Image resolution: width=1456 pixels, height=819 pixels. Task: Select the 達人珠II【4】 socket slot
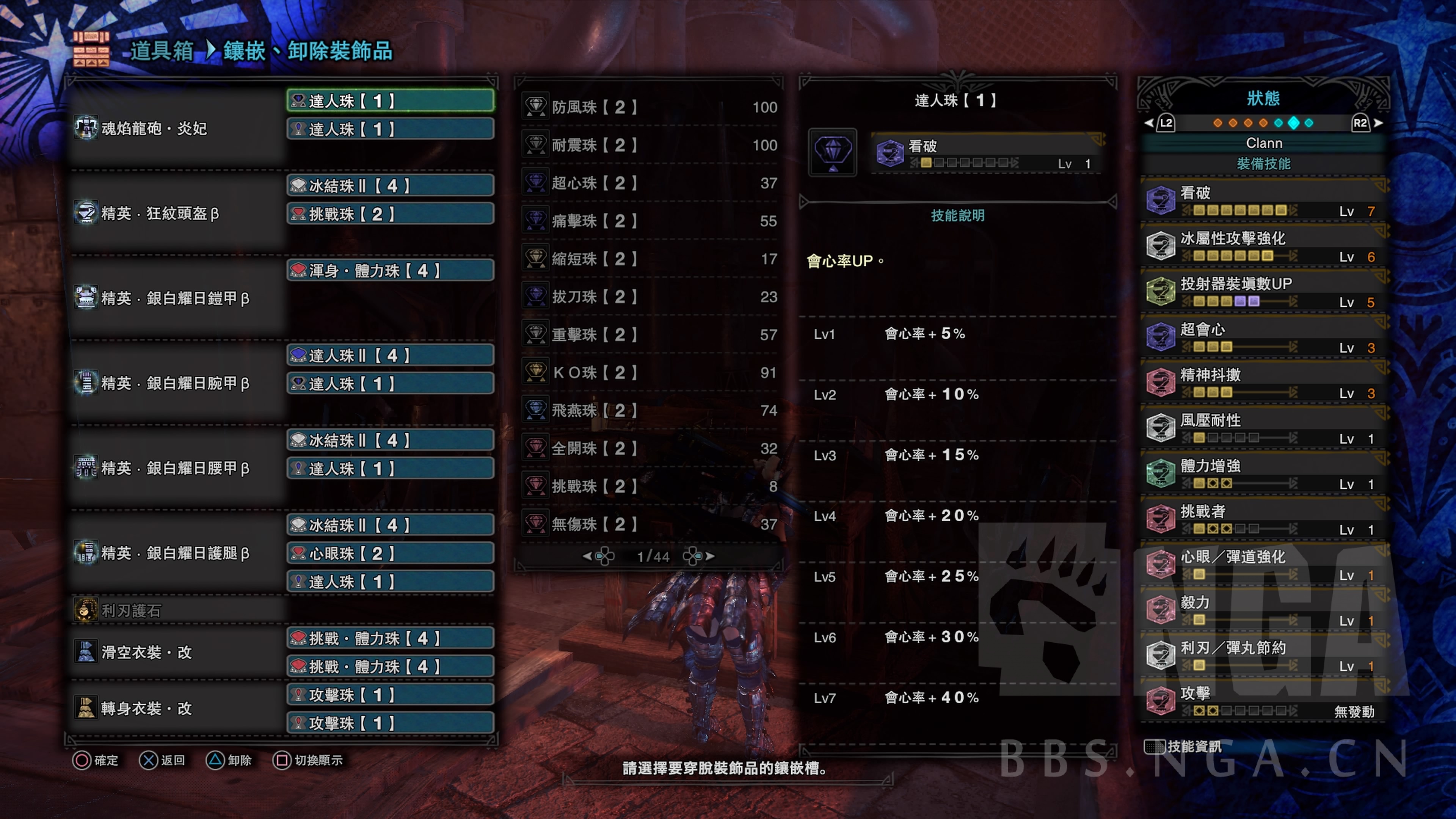[390, 355]
